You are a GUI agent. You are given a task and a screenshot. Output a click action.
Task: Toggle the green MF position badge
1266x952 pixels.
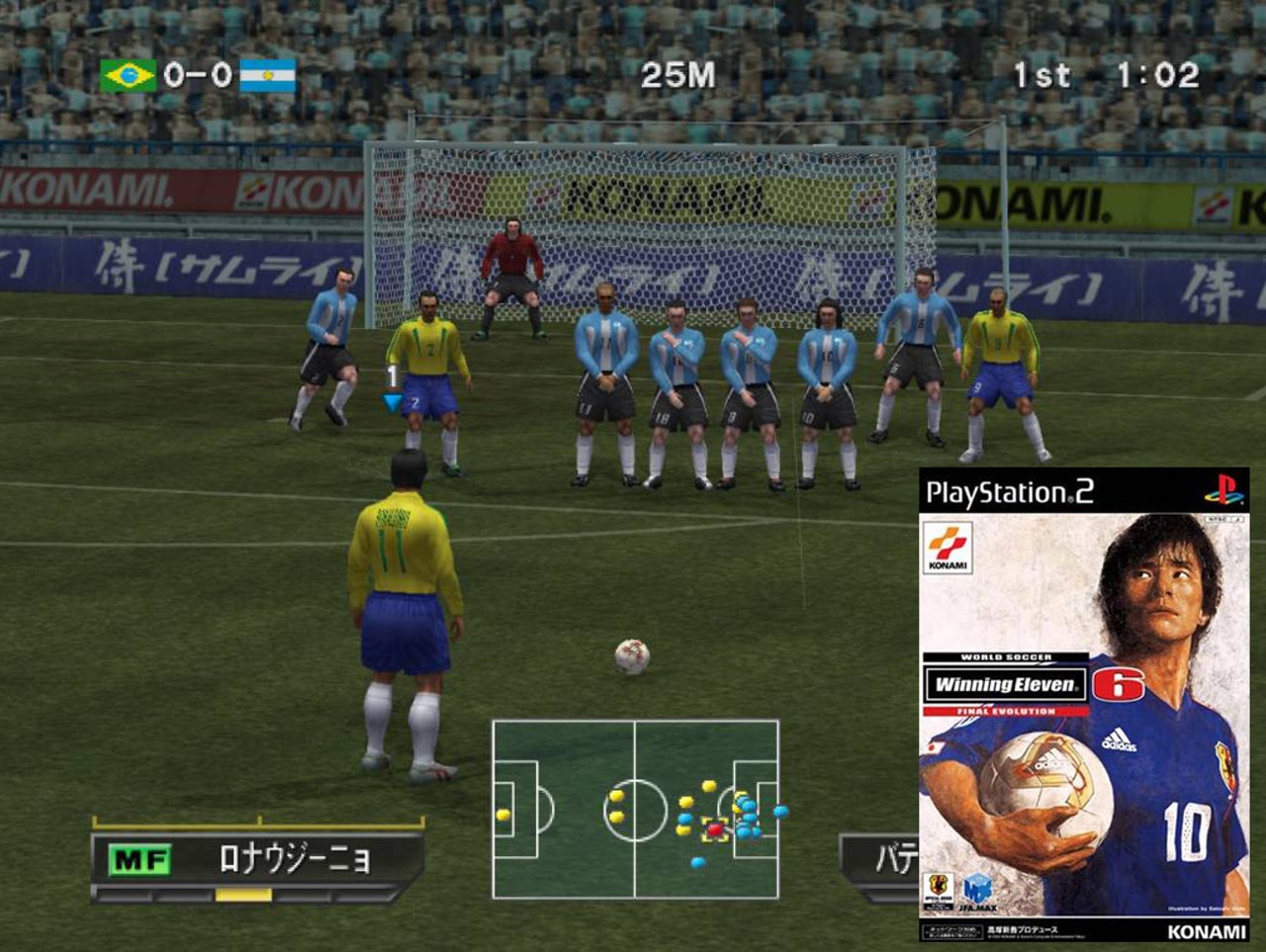pyautogui.click(x=139, y=858)
